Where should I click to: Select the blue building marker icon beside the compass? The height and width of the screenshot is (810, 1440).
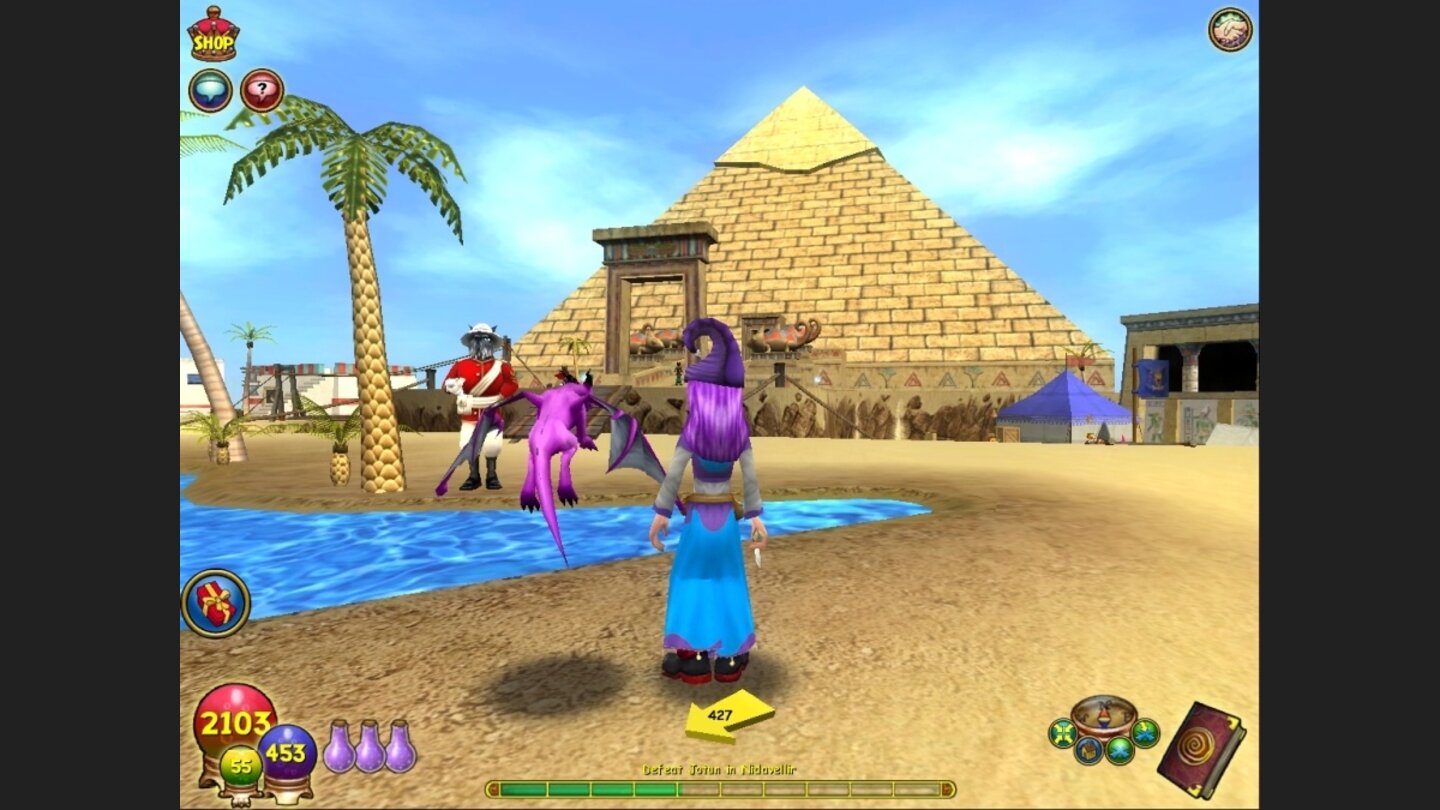[1089, 750]
